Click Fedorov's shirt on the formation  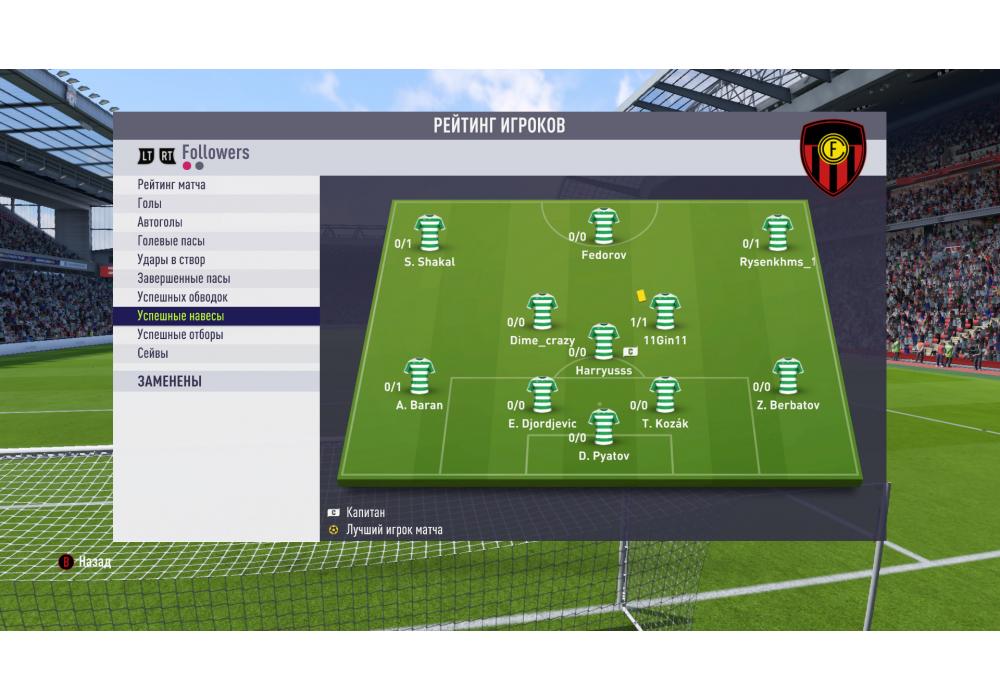pos(603,227)
